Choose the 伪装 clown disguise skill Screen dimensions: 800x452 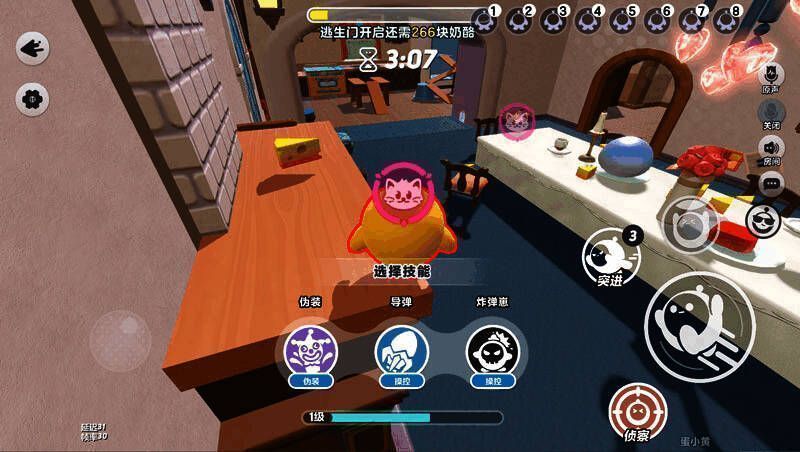[309, 350]
